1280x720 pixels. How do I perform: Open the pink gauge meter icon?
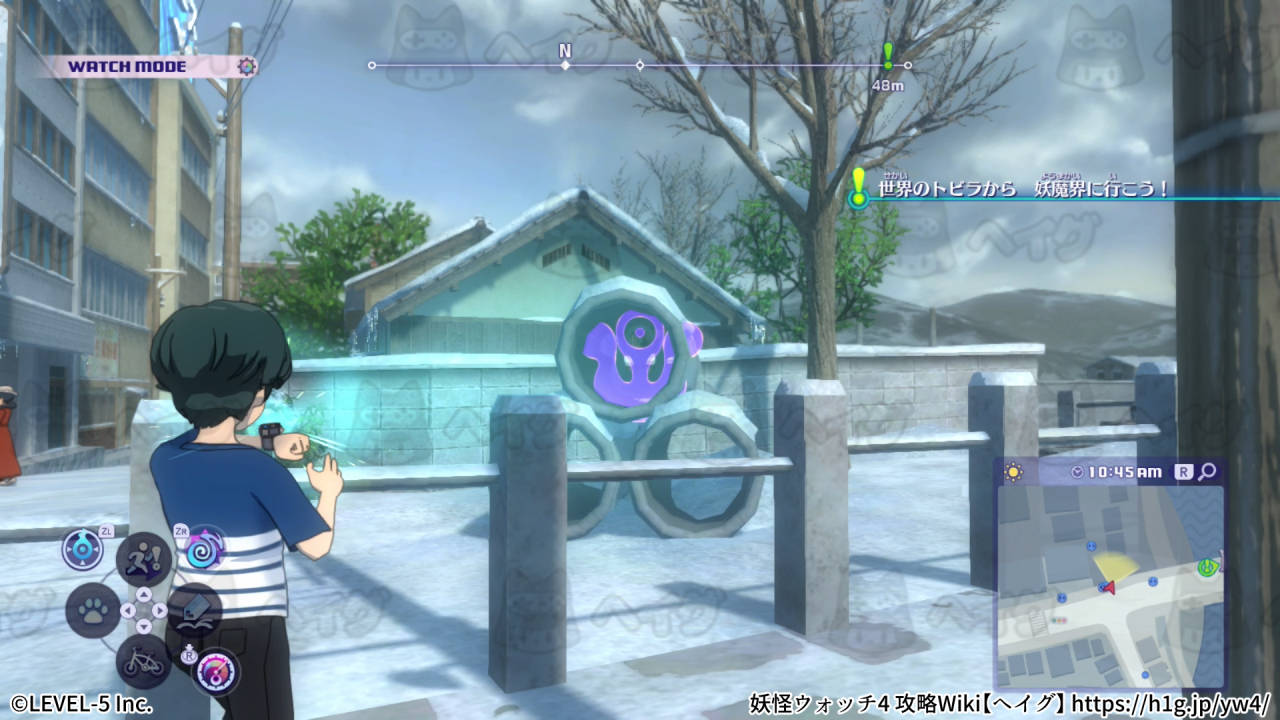coord(214,672)
